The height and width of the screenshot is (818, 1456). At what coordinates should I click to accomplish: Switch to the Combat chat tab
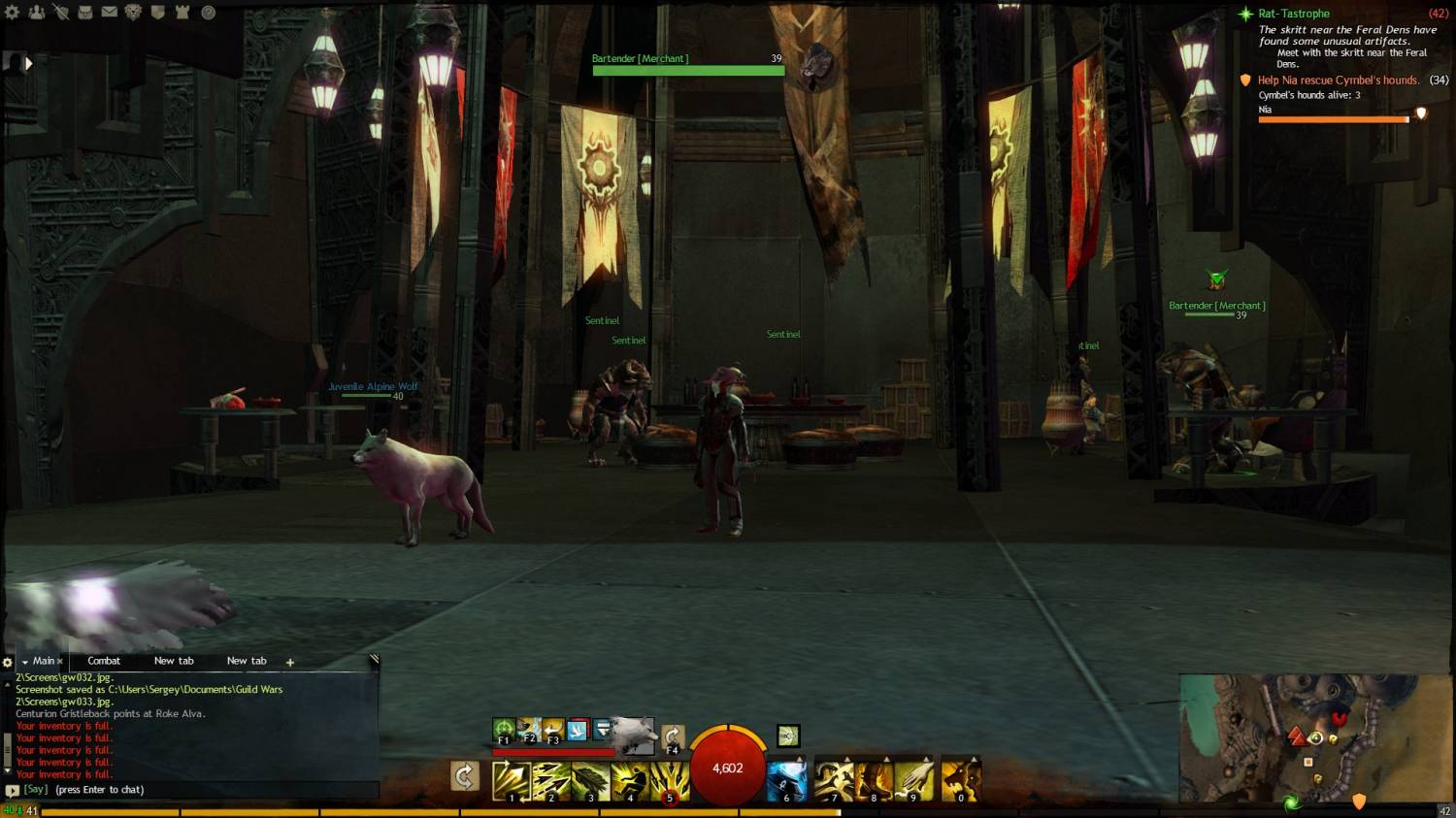click(104, 661)
